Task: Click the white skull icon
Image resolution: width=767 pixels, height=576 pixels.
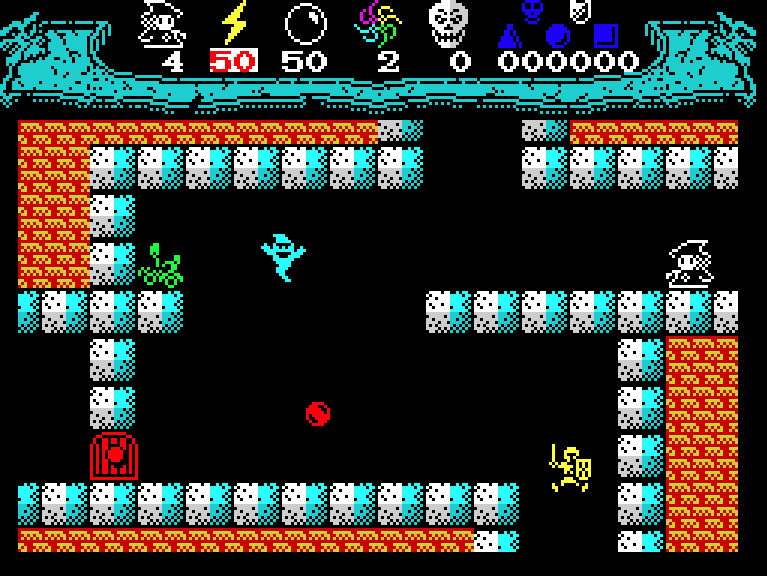Action: click(448, 23)
